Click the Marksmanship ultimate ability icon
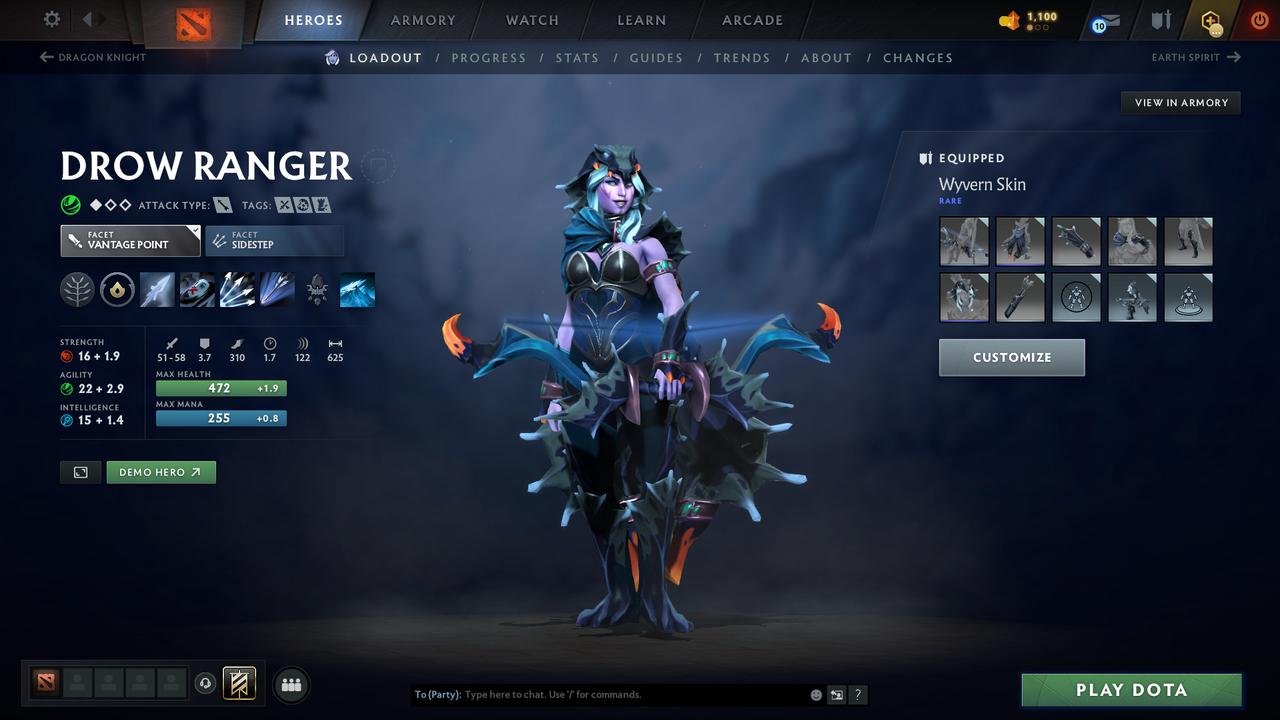The height and width of the screenshot is (720, 1280). [277, 289]
